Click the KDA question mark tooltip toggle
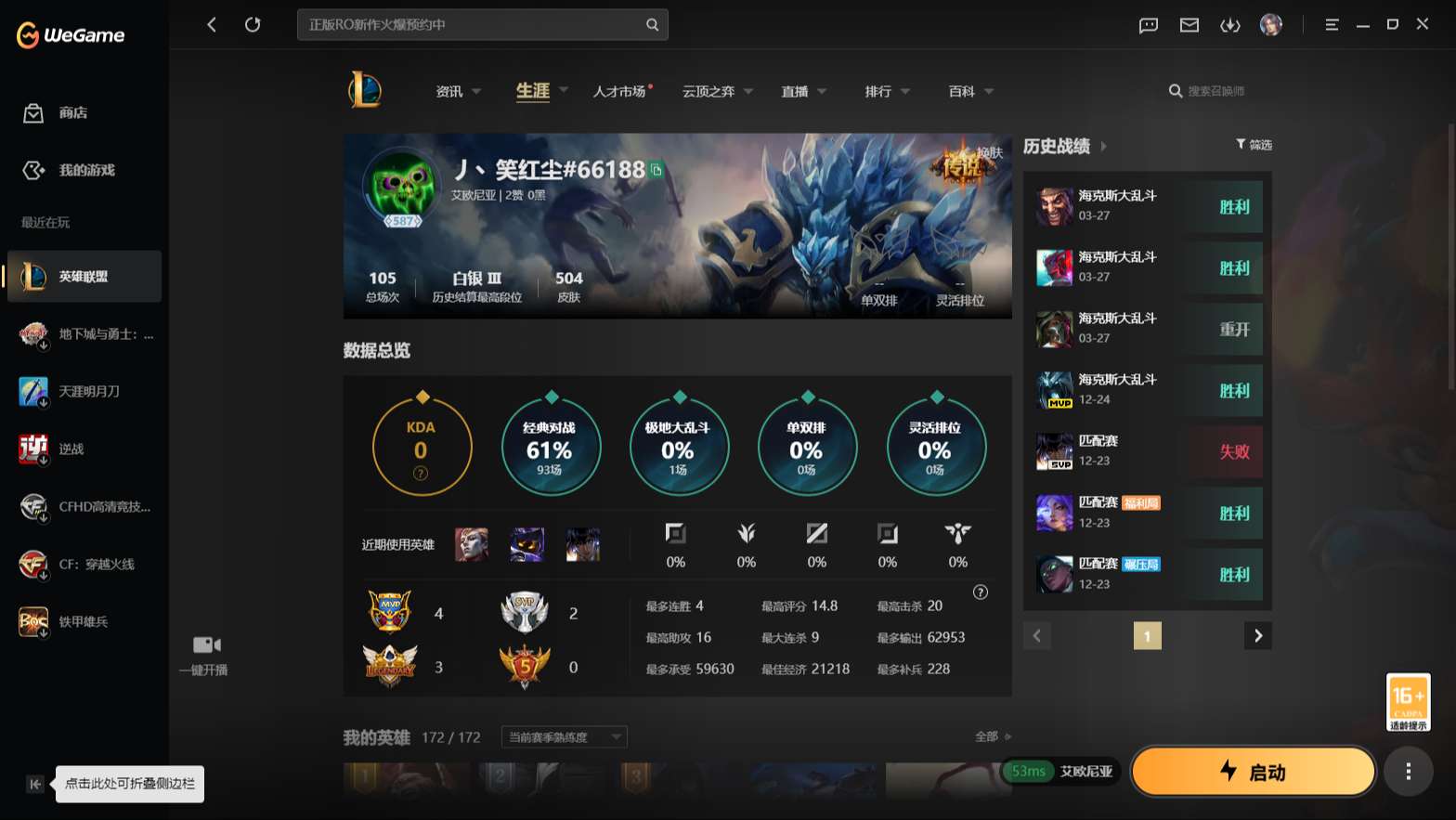The width and height of the screenshot is (1456, 820). (422, 473)
